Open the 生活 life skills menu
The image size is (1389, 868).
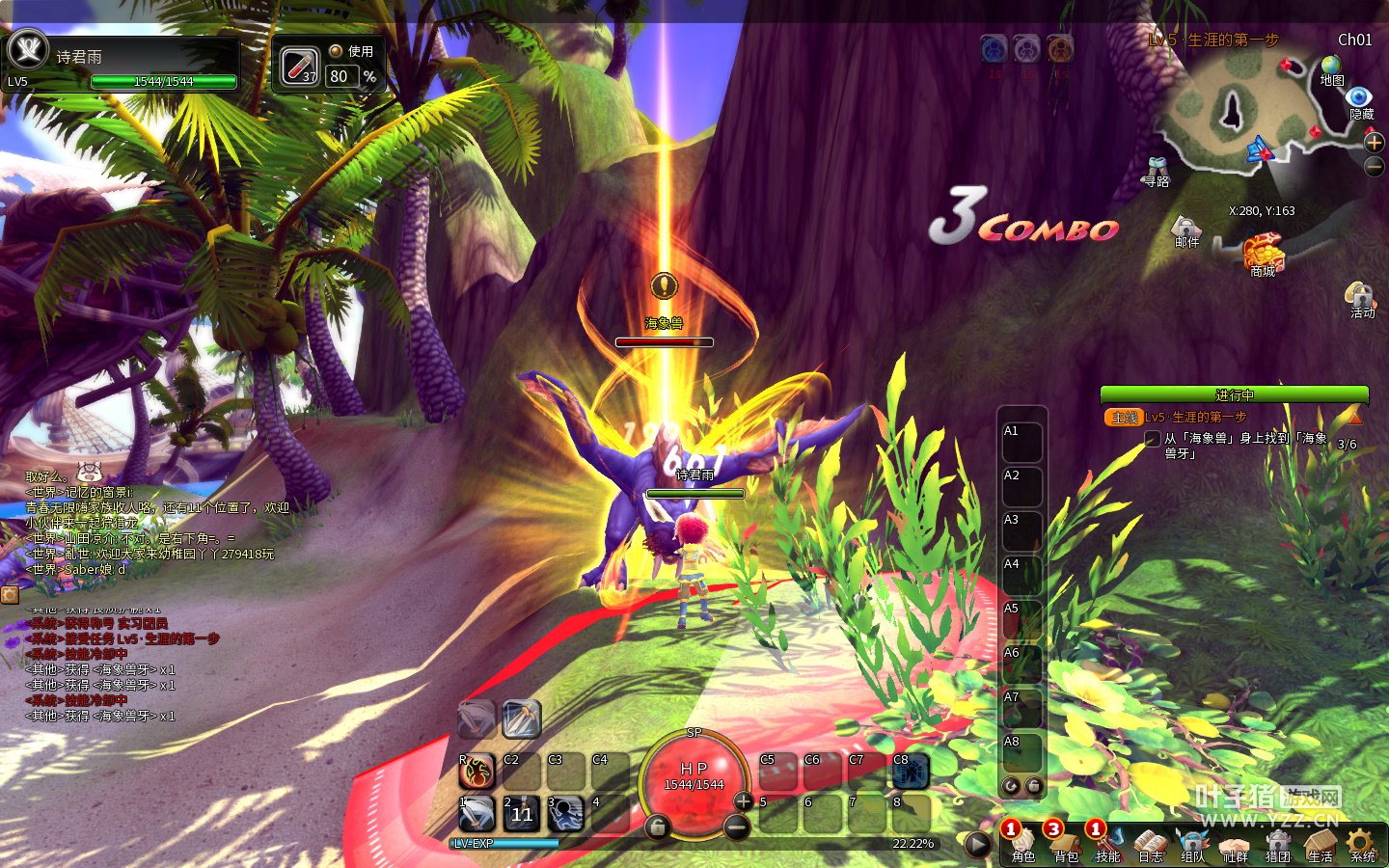tap(1320, 843)
